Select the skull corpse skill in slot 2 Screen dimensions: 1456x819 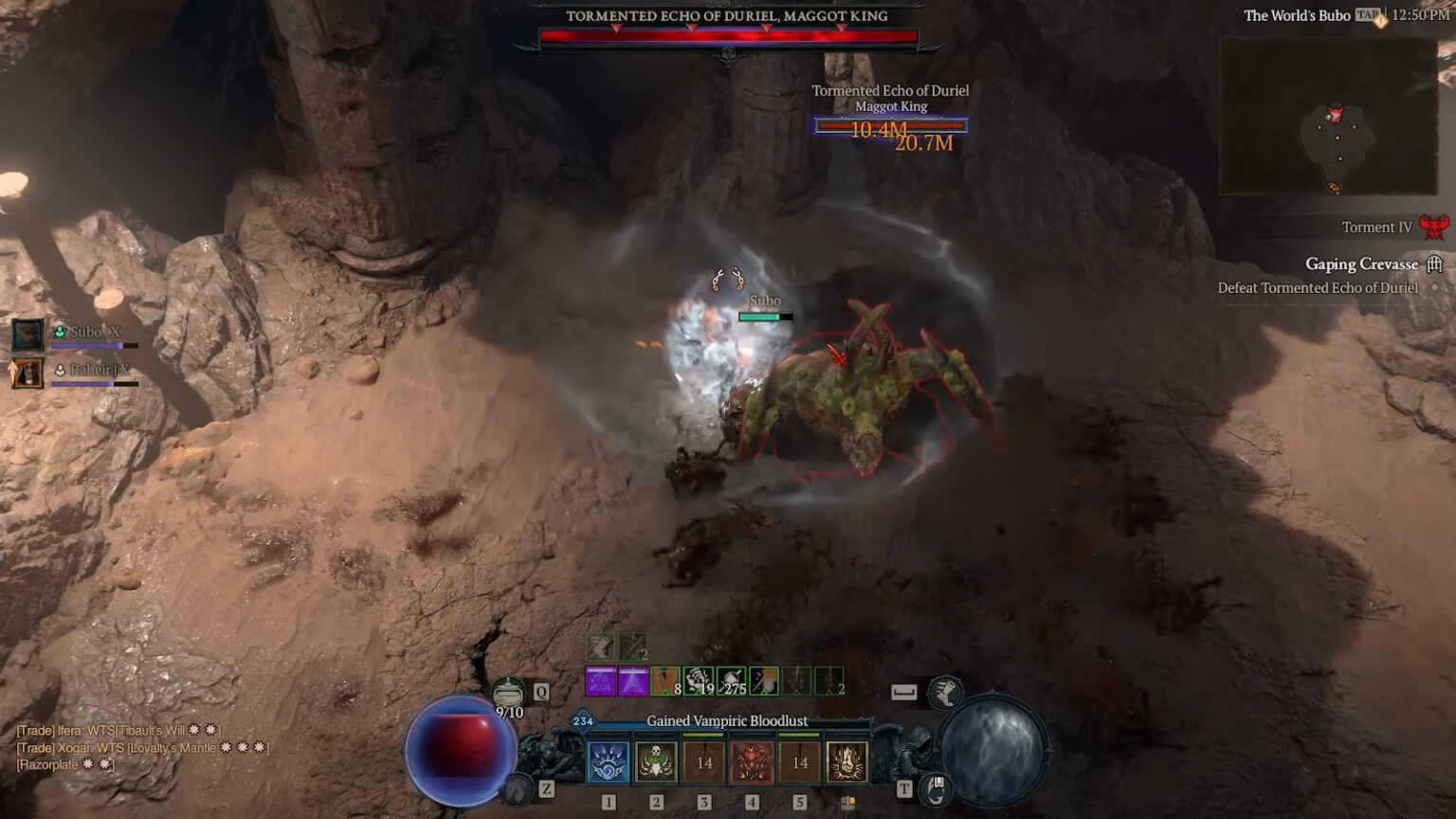(x=656, y=763)
